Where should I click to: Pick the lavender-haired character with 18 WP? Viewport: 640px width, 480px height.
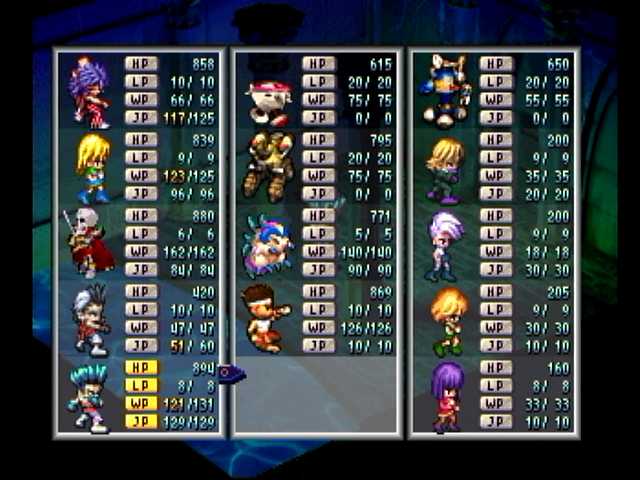point(445,245)
